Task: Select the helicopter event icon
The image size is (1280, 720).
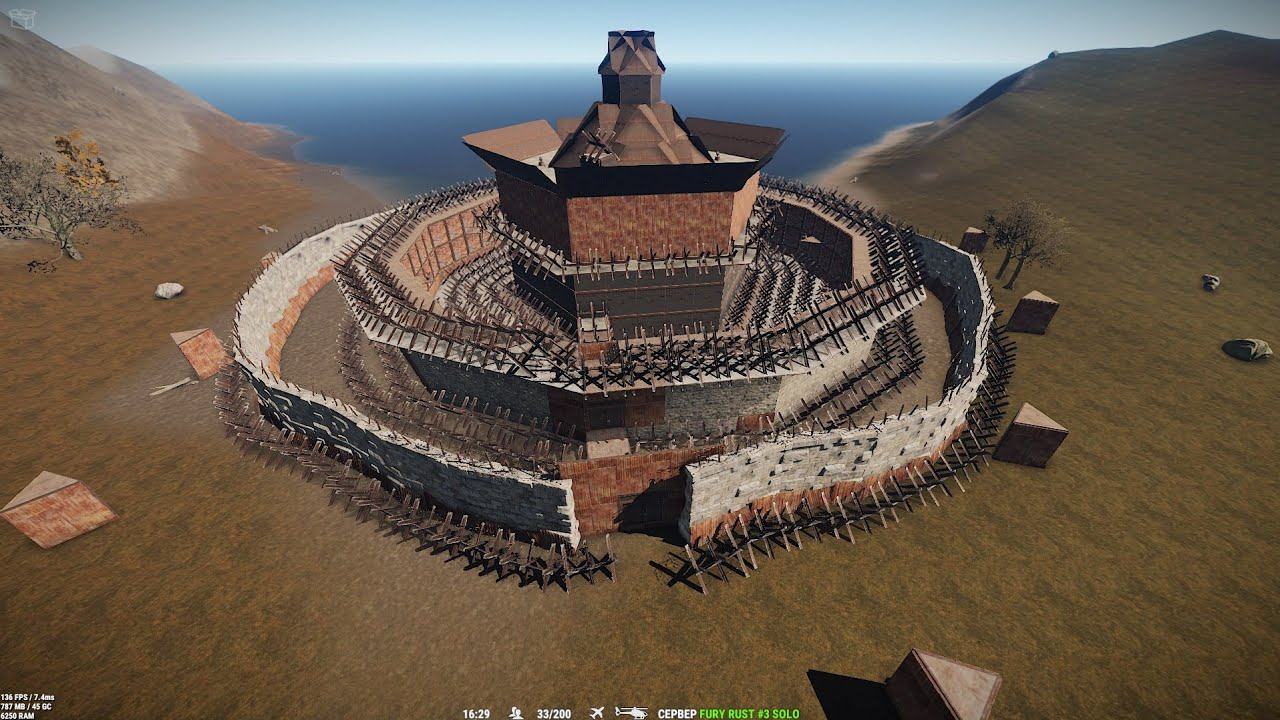Action: [x=631, y=713]
